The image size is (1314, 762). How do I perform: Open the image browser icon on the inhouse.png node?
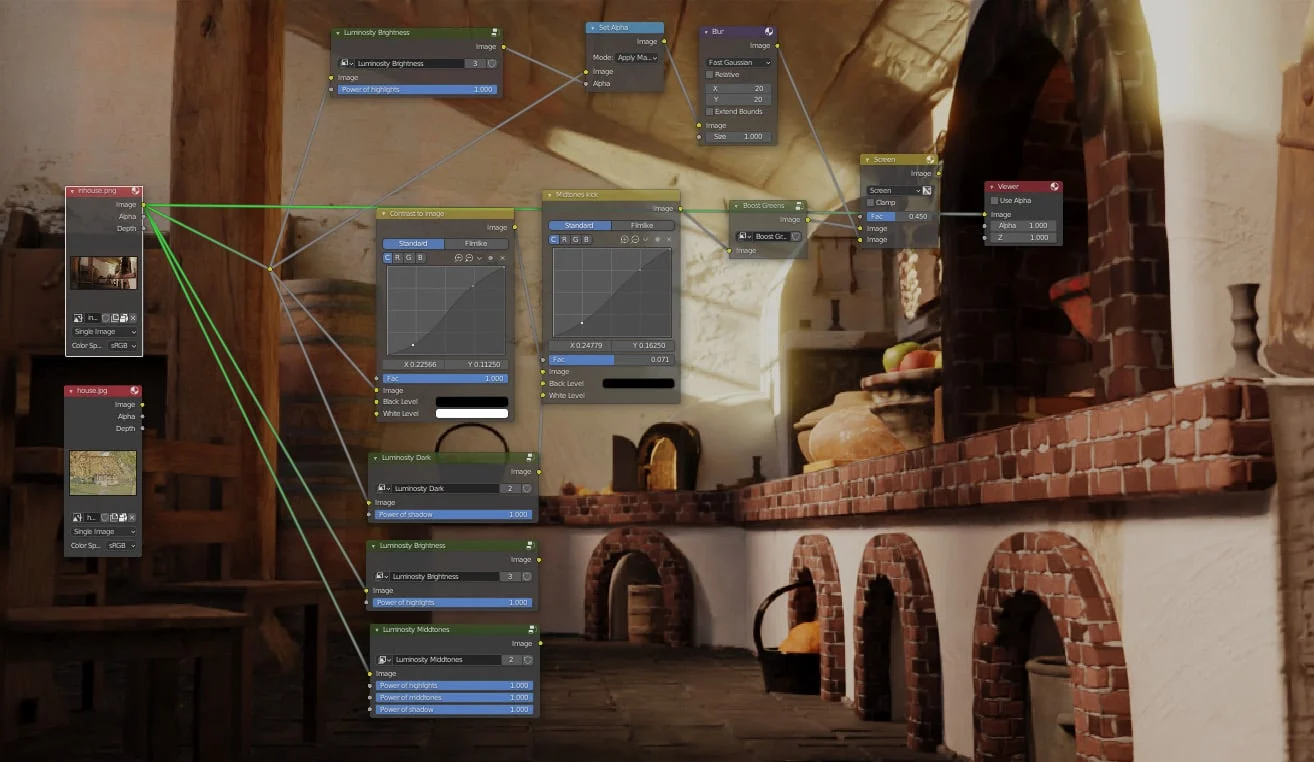point(78,318)
